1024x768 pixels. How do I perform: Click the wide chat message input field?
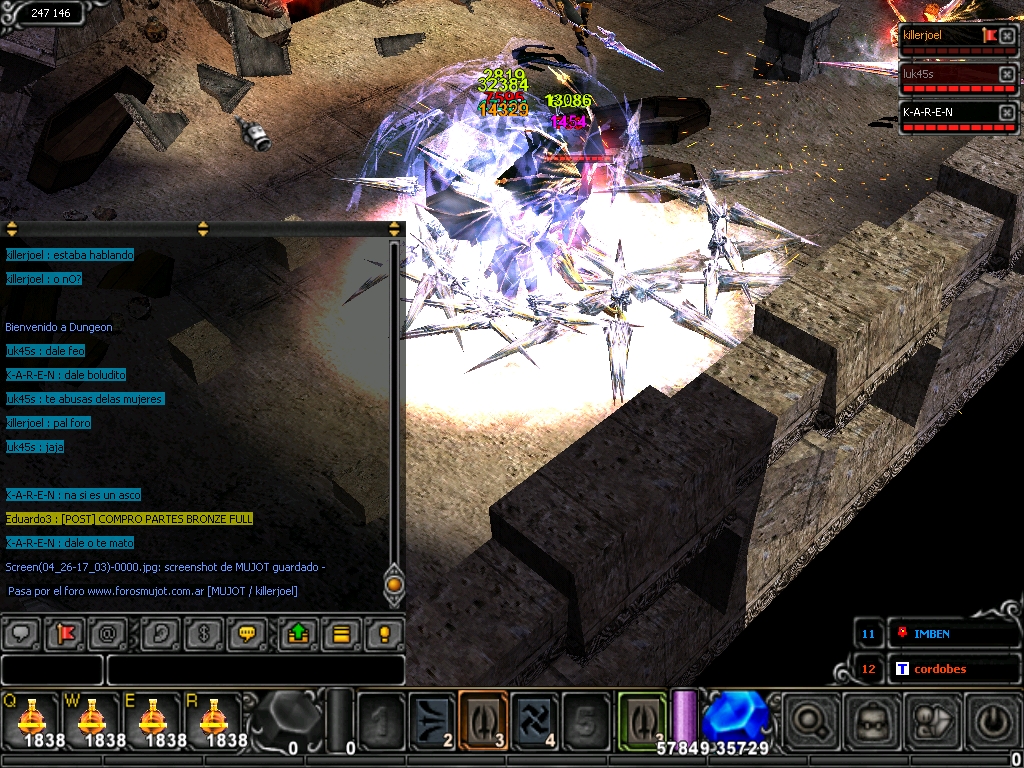[x=256, y=670]
